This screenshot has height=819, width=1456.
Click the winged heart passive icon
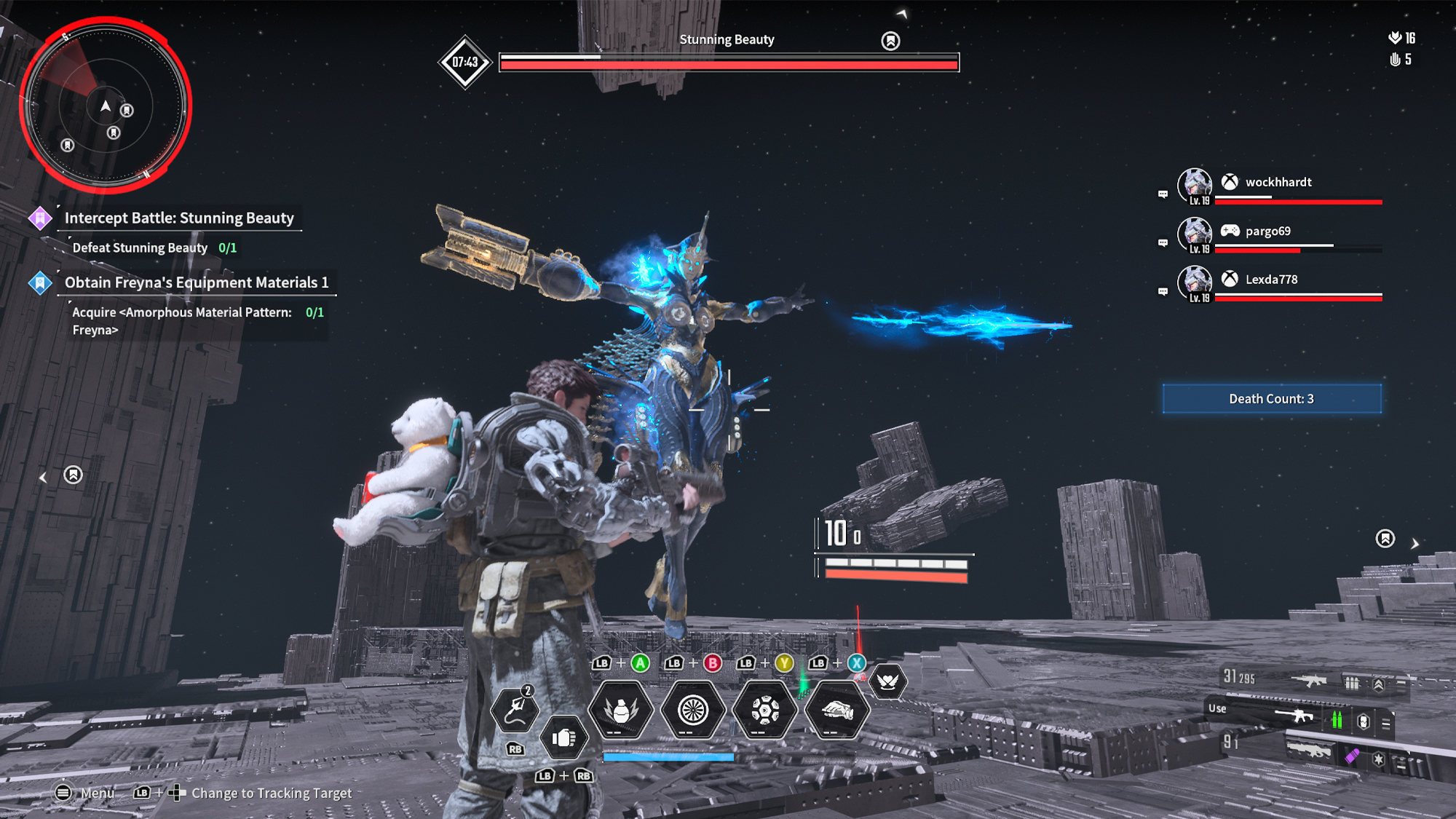pyautogui.click(x=887, y=681)
